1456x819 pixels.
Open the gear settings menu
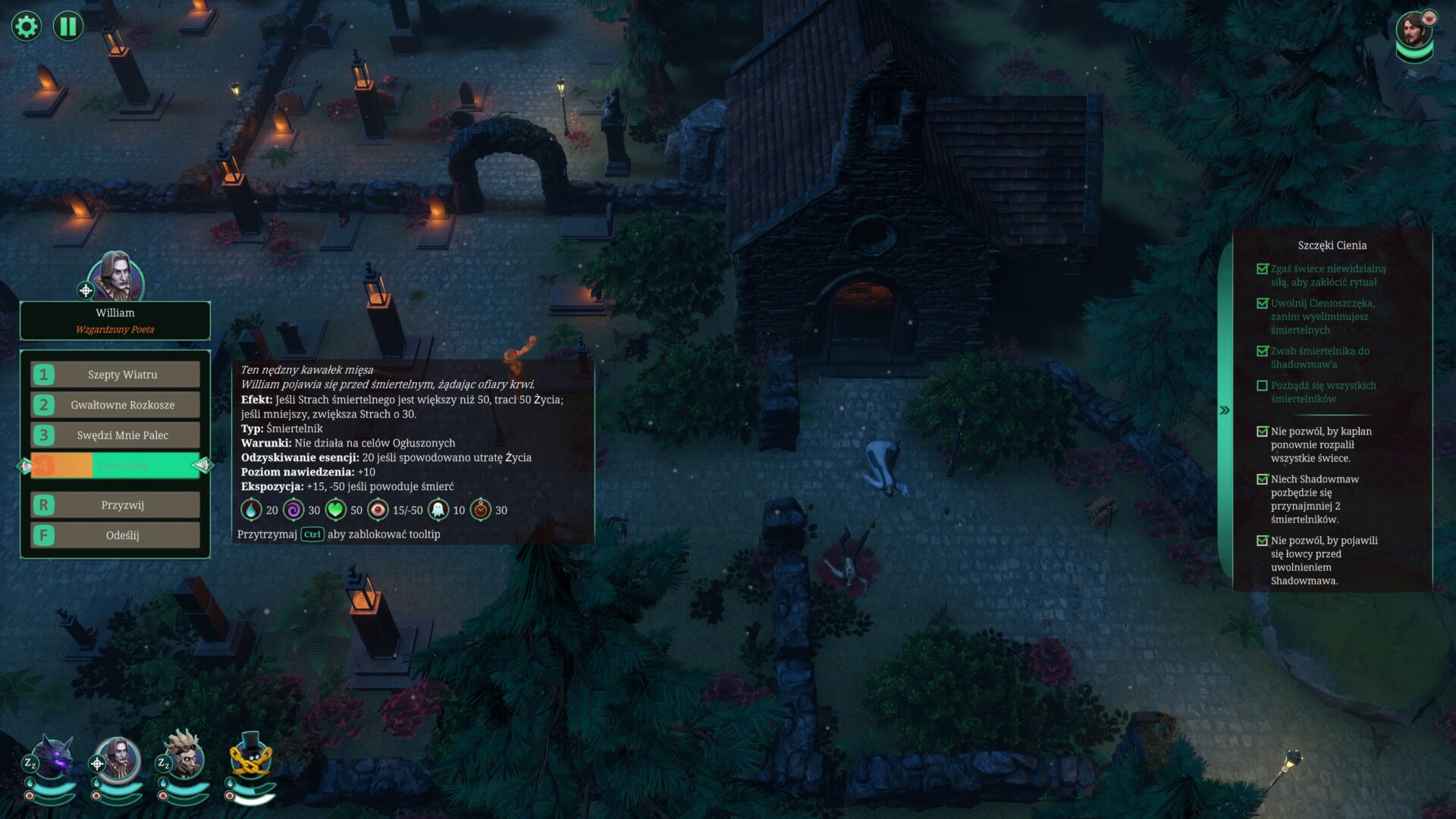pyautogui.click(x=26, y=27)
